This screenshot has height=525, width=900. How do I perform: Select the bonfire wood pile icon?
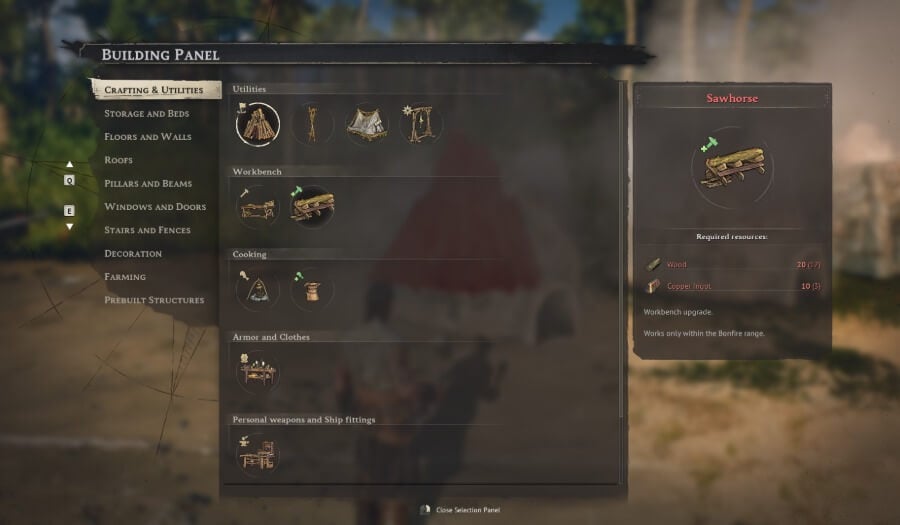(258, 124)
